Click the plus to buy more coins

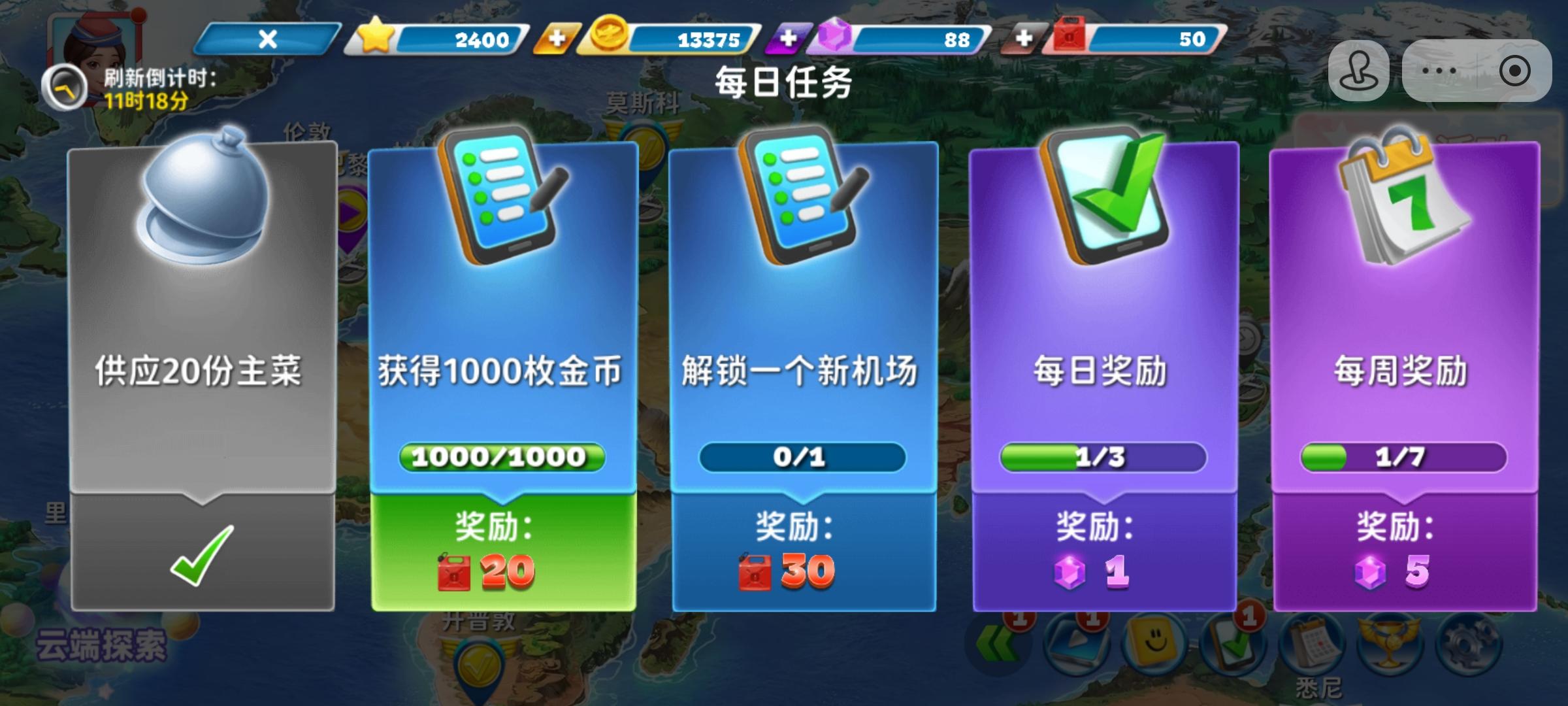point(556,39)
